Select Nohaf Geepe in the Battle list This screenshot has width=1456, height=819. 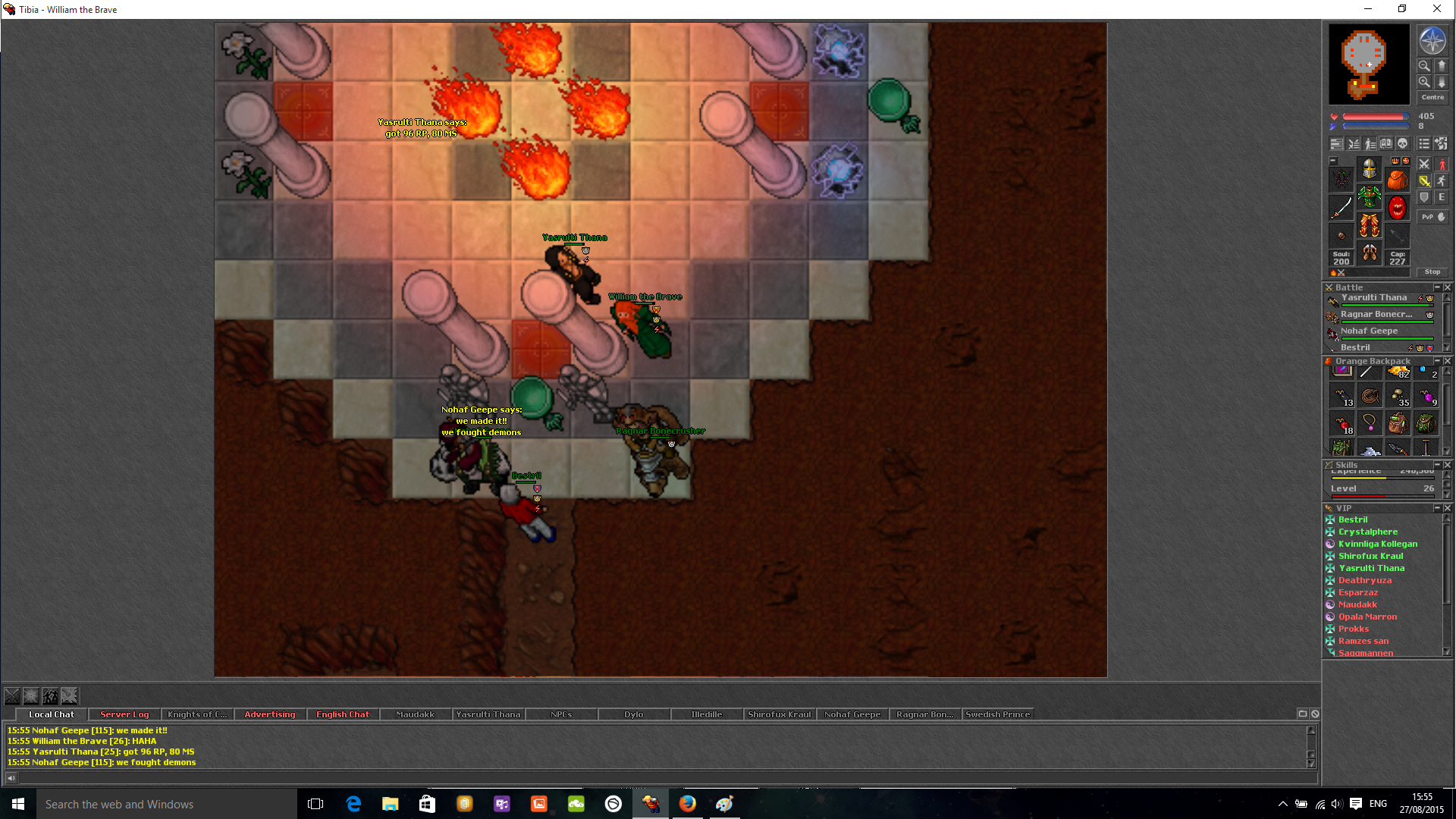tap(1369, 331)
